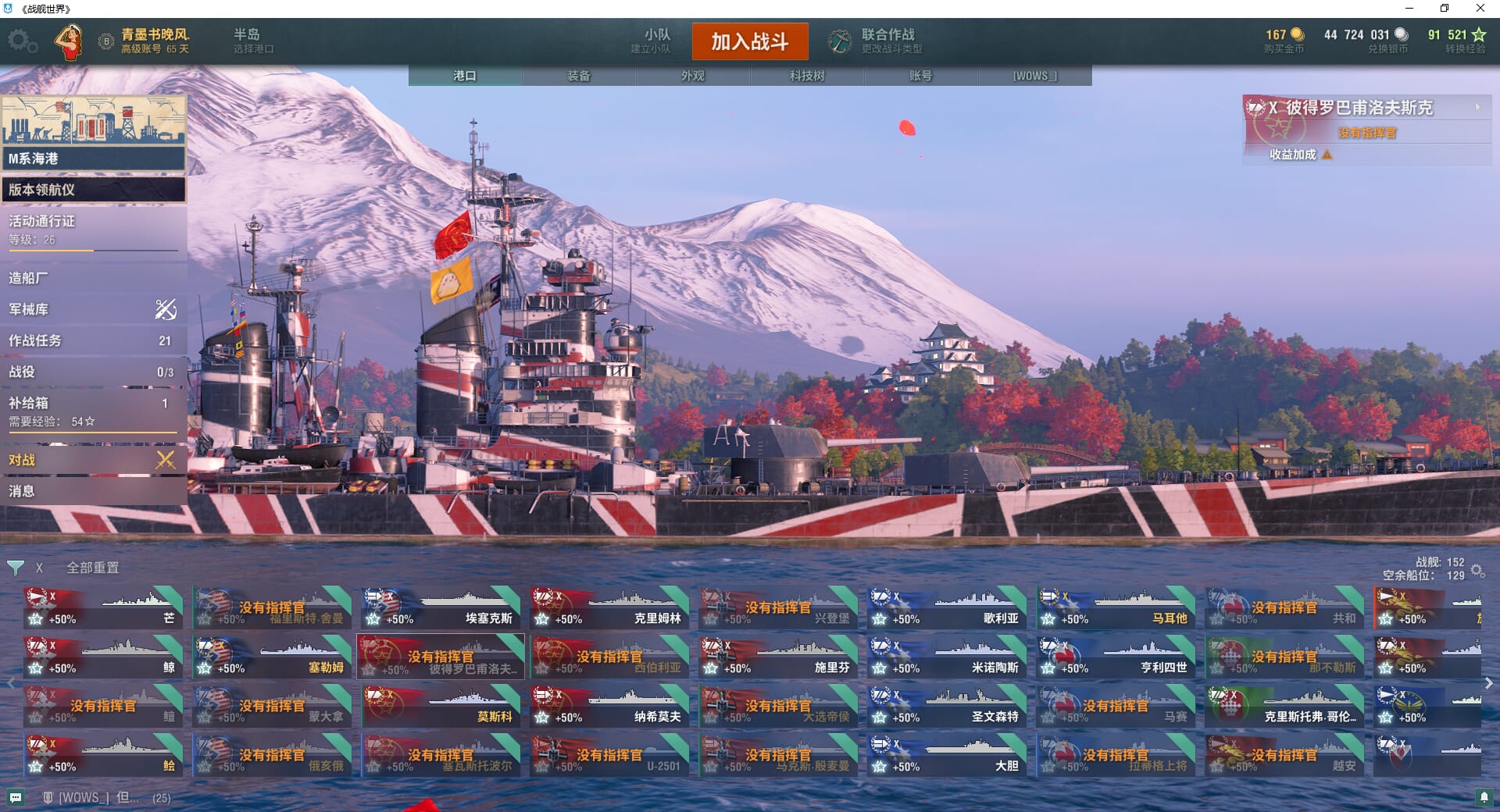Choose the 纳希莫夫 ship card
Viewport: 1500px width, 812px height.
(x=610, y=706)
